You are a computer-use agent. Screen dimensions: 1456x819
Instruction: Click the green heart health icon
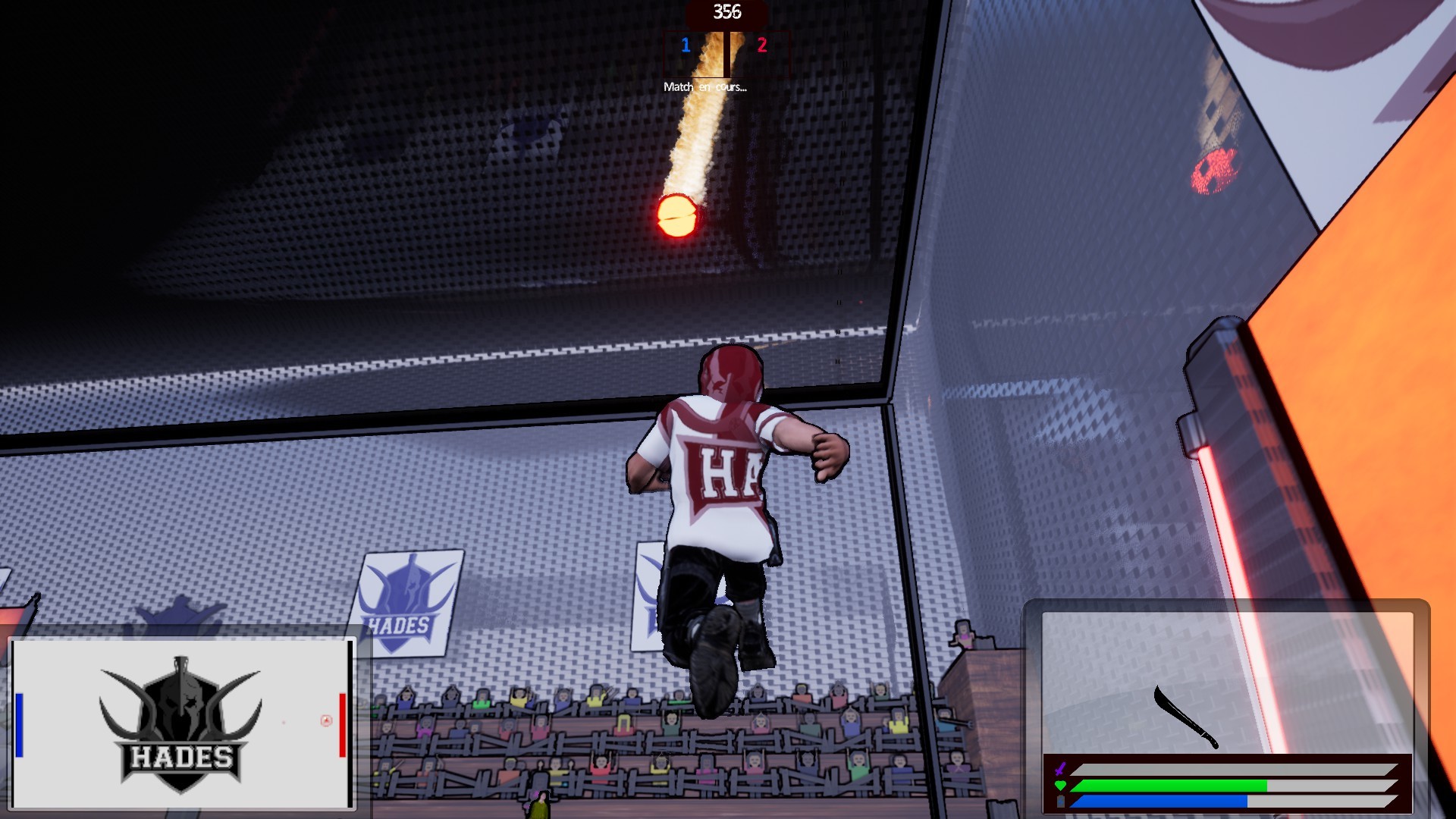pyautogui.click(x=1059, y=783)
